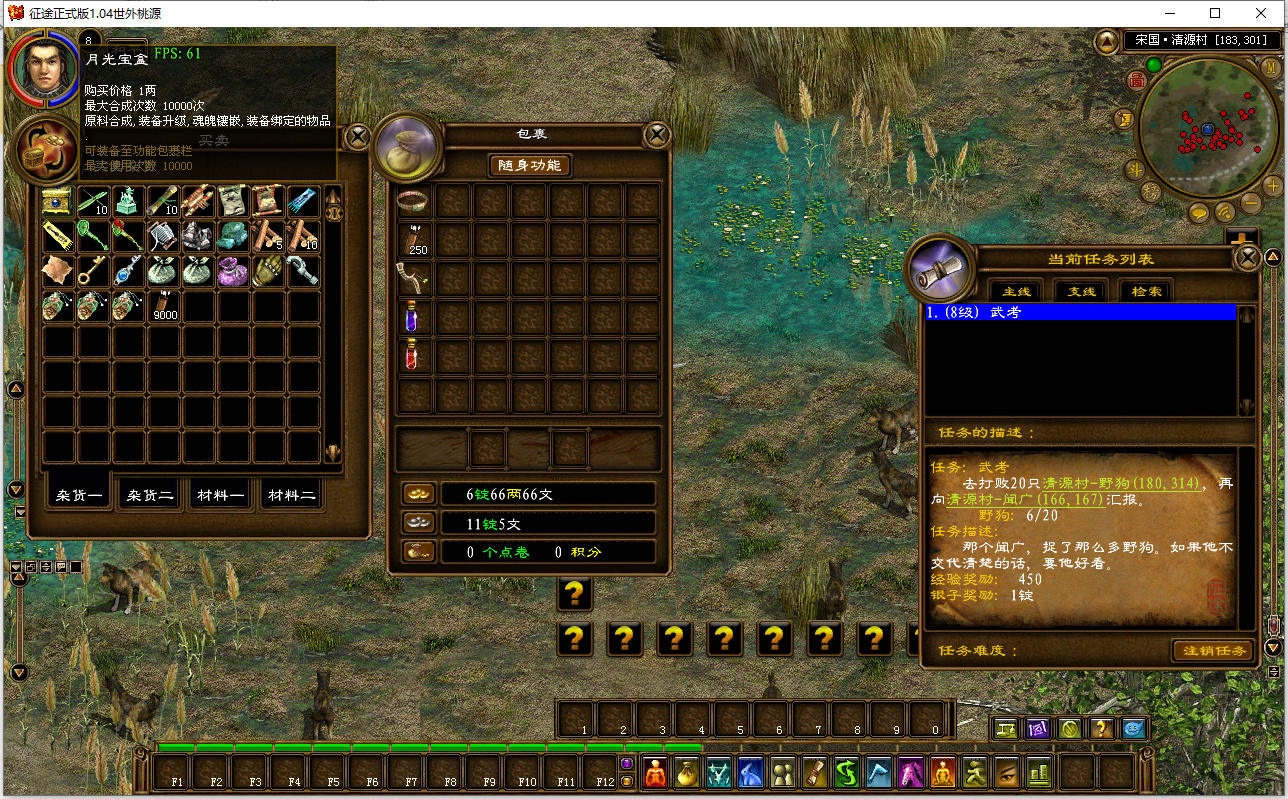
Task: Switch to the 支线 side quest tab
Action: [x=1081, y=291]
